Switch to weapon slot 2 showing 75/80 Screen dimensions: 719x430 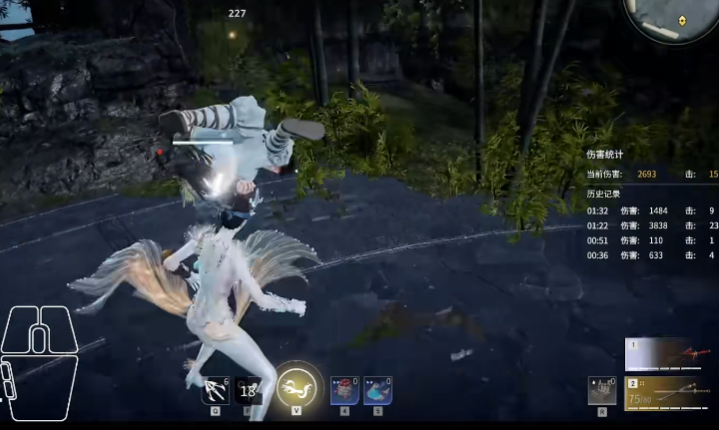[665, 393]
